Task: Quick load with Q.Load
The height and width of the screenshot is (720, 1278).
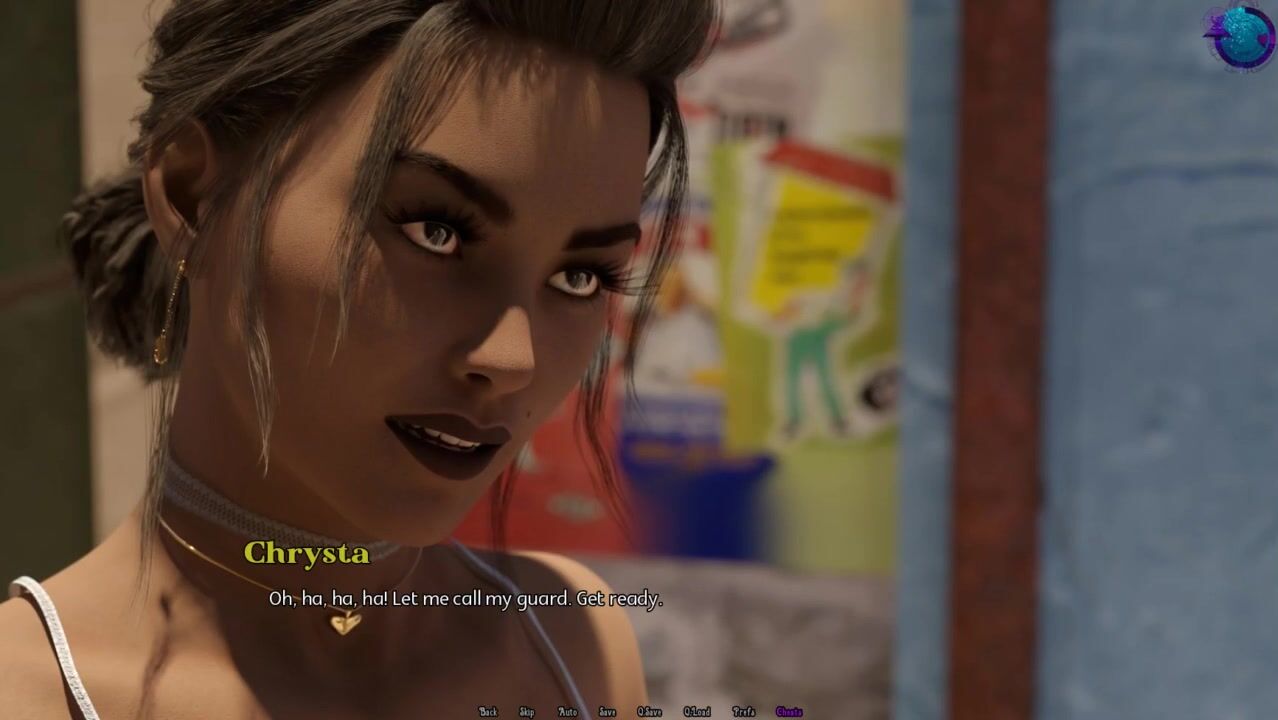Action: pyautogui.click(x=697, y=712)
